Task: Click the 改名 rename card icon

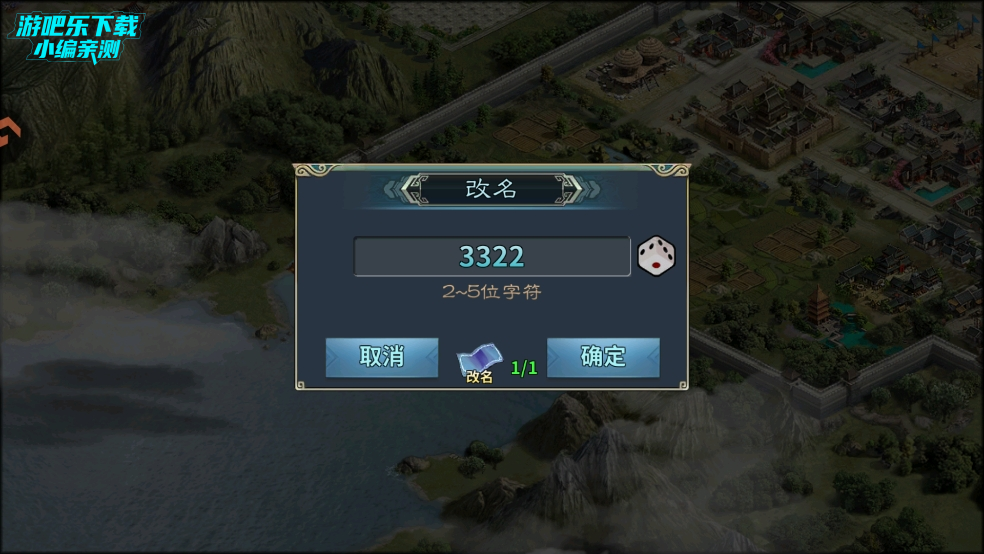Action: pos(481,362)
